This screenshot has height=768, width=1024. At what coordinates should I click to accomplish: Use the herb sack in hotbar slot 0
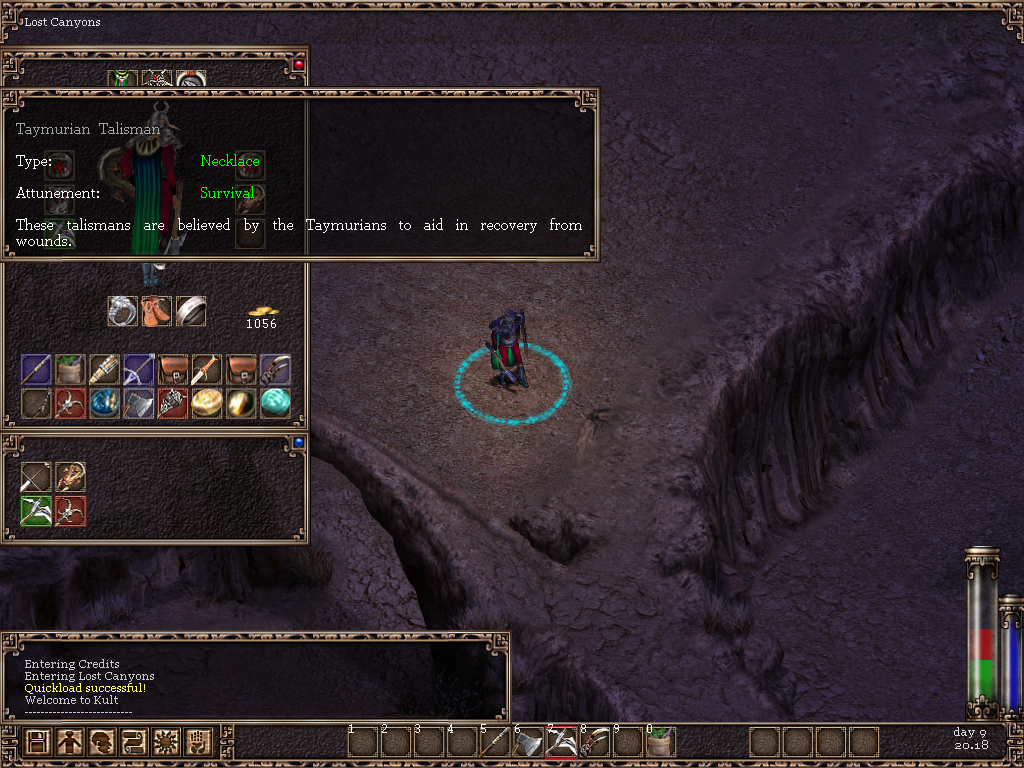(x=660, y=742)
